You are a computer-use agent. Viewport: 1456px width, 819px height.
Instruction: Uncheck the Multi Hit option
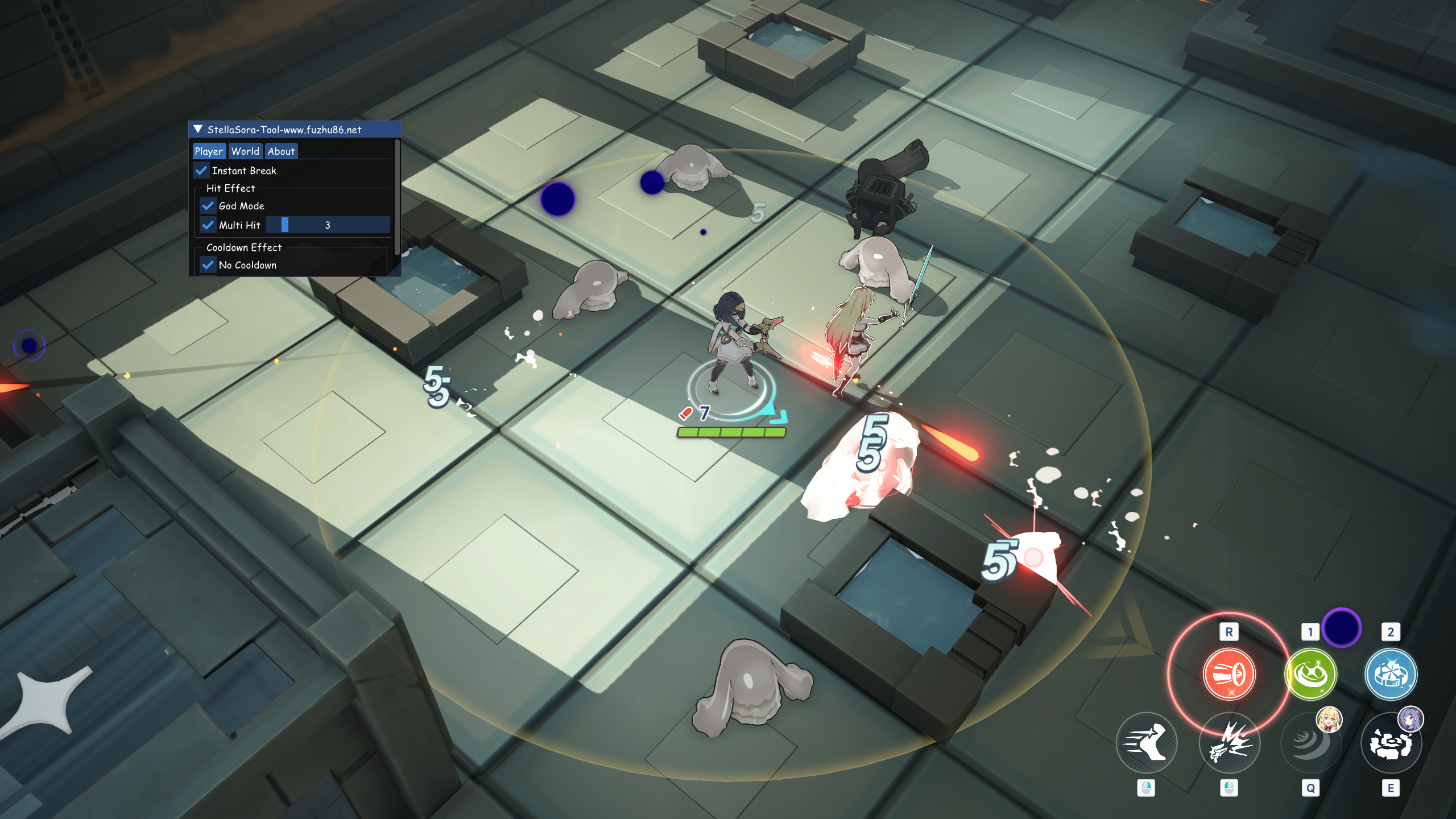(208, 225)
